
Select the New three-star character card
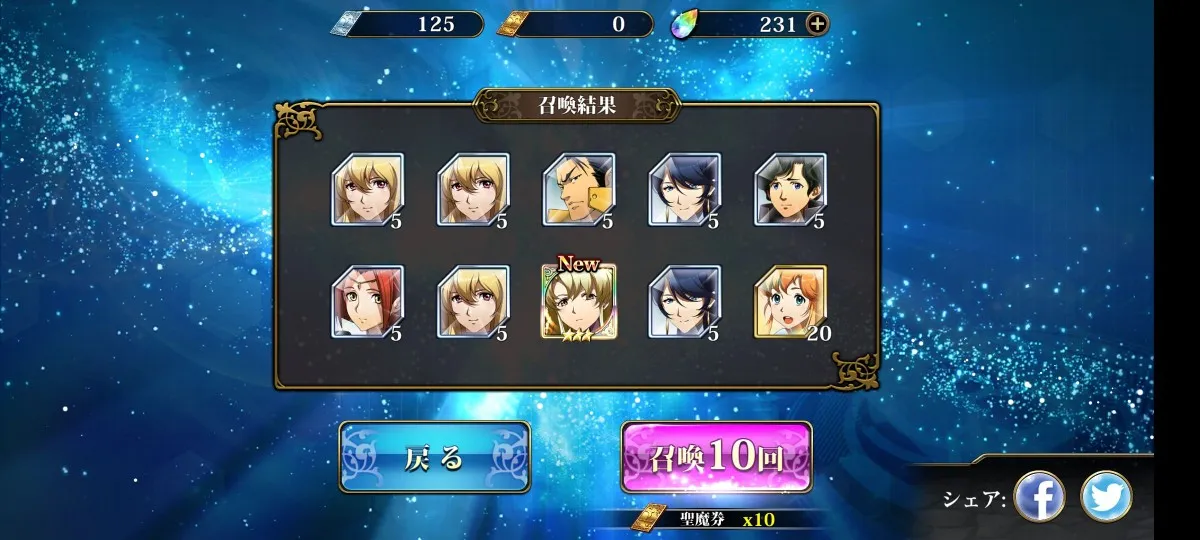pos(578,301)
